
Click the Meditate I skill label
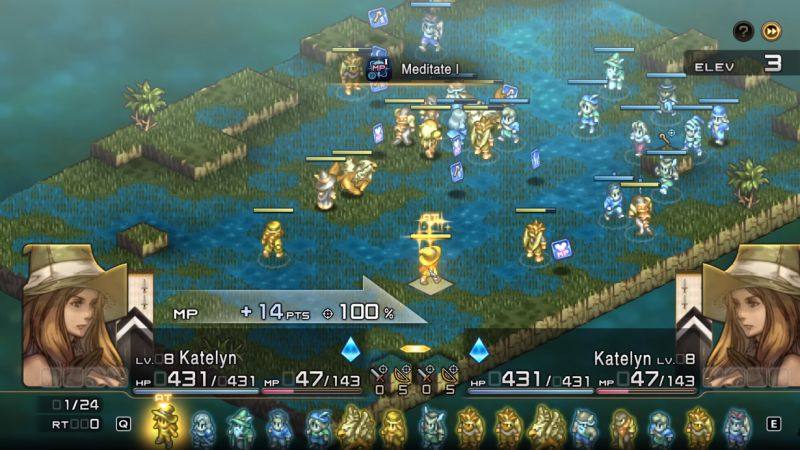429,69
